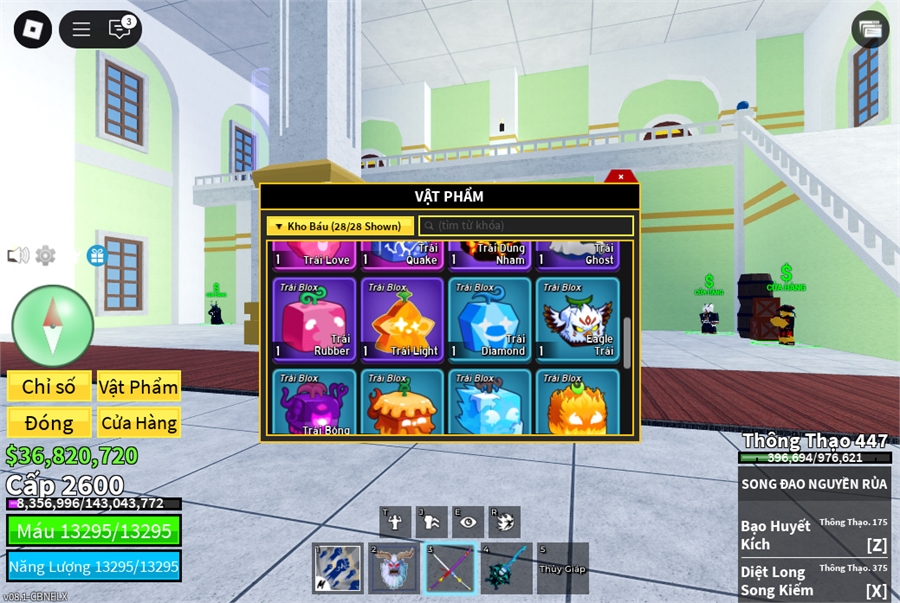Activate the eye observation ability
900x603 pixels.
click(467, 520)
